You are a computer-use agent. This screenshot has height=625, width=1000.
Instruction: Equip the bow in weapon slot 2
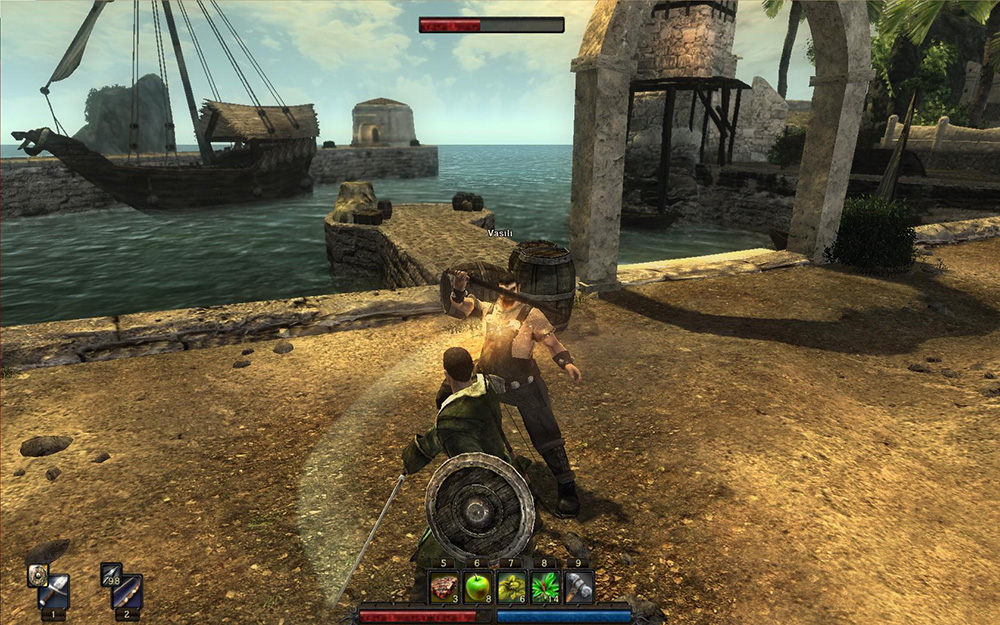[127, 592]
